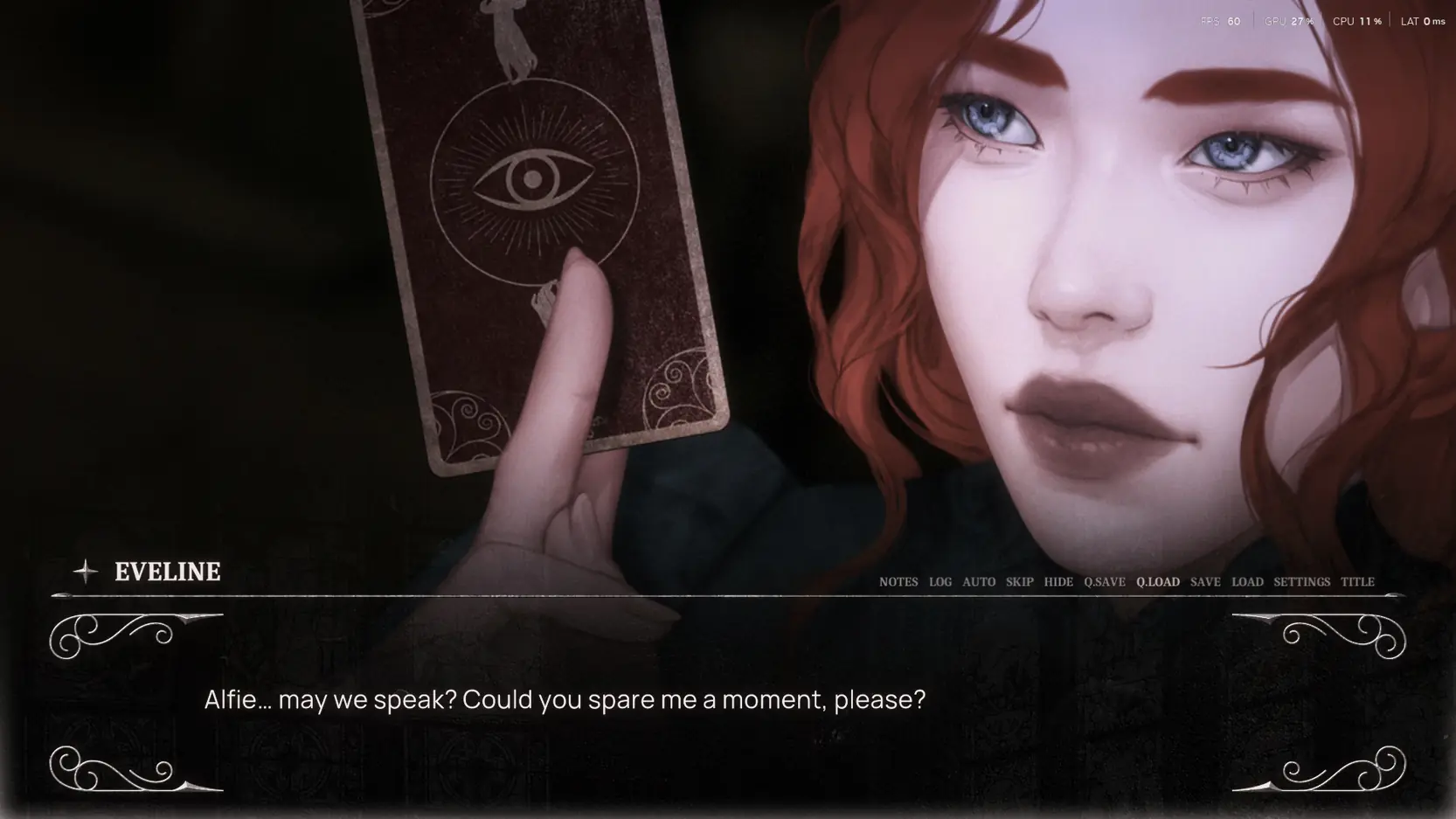Screen dimensions: 1456x819
Task: Select Q.SAVE to quick save
Action: [1104, 581]
